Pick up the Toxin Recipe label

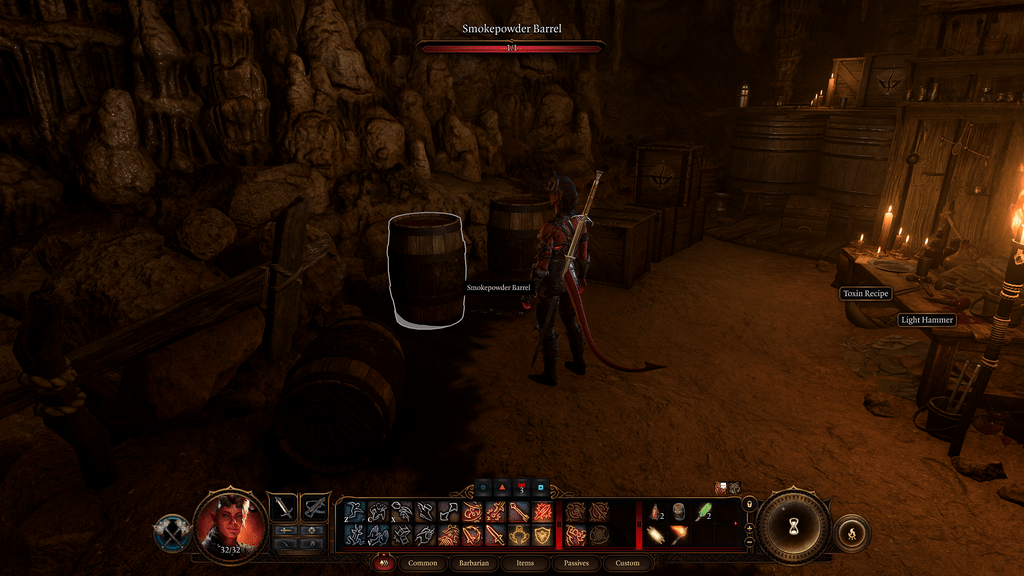tap(866, 294)
